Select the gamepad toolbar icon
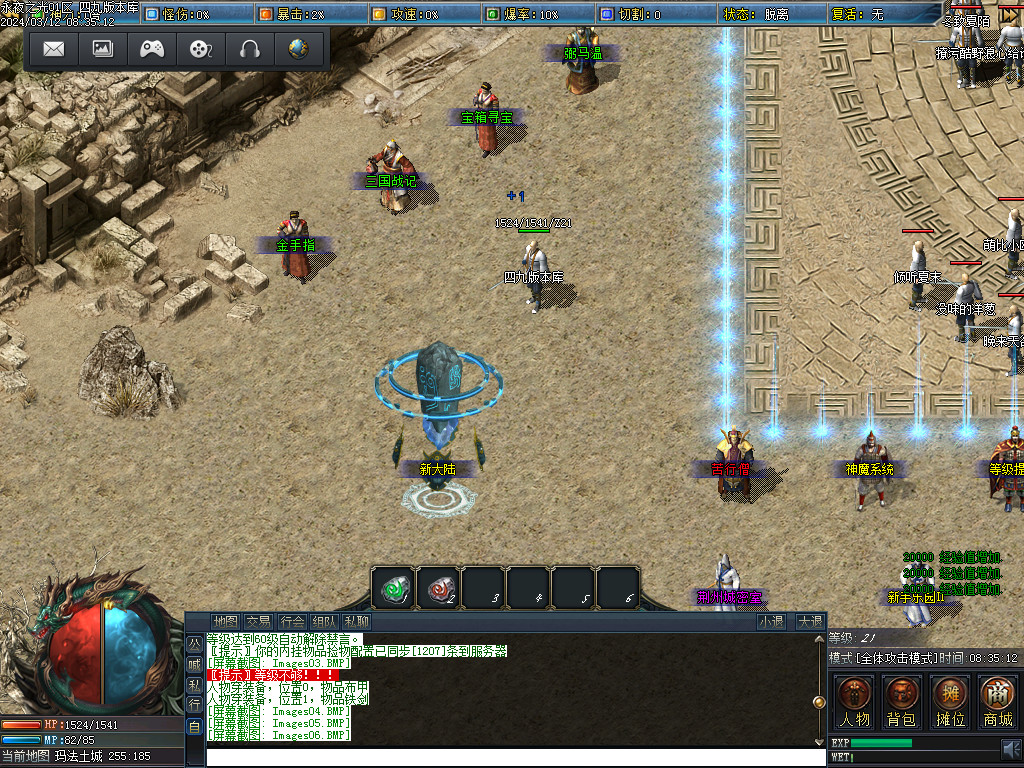This screenshot has width=1024, height=768. 152,49
